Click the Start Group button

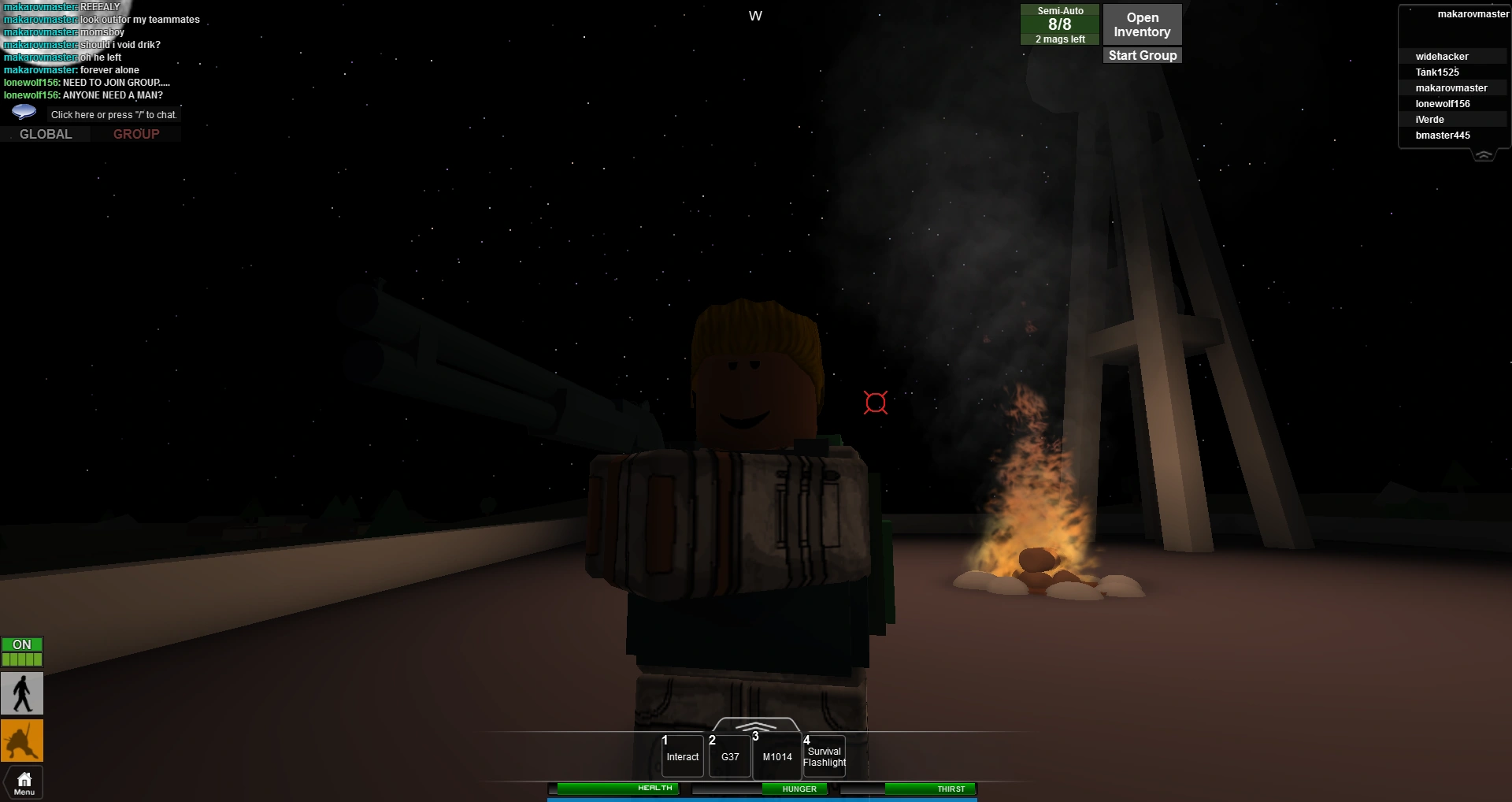[x=1141, y=54]
